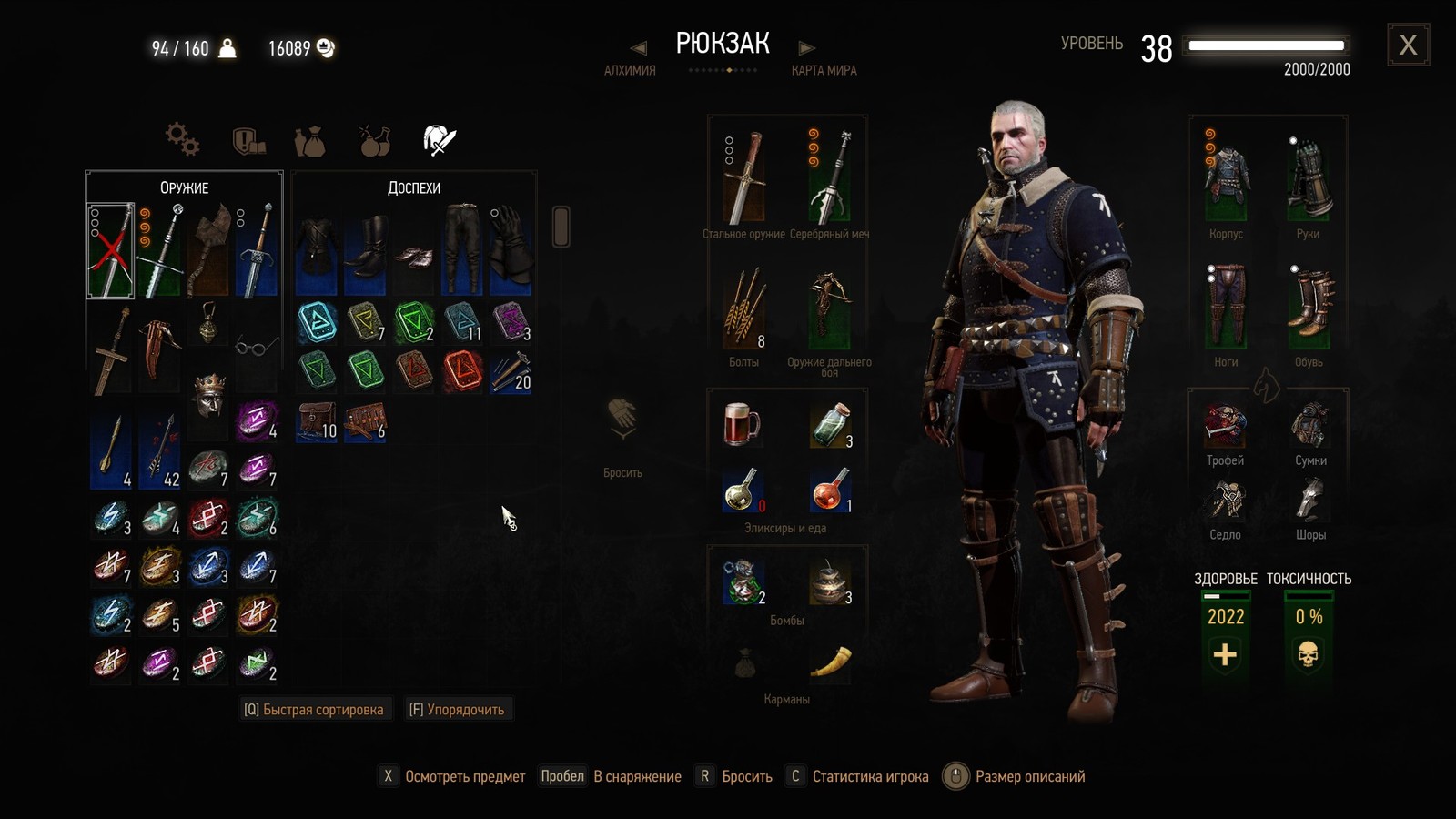The width and height of the screenshot is (1456, 819).
Task: Go to the Карта мира screen
Action: point(824,70)
